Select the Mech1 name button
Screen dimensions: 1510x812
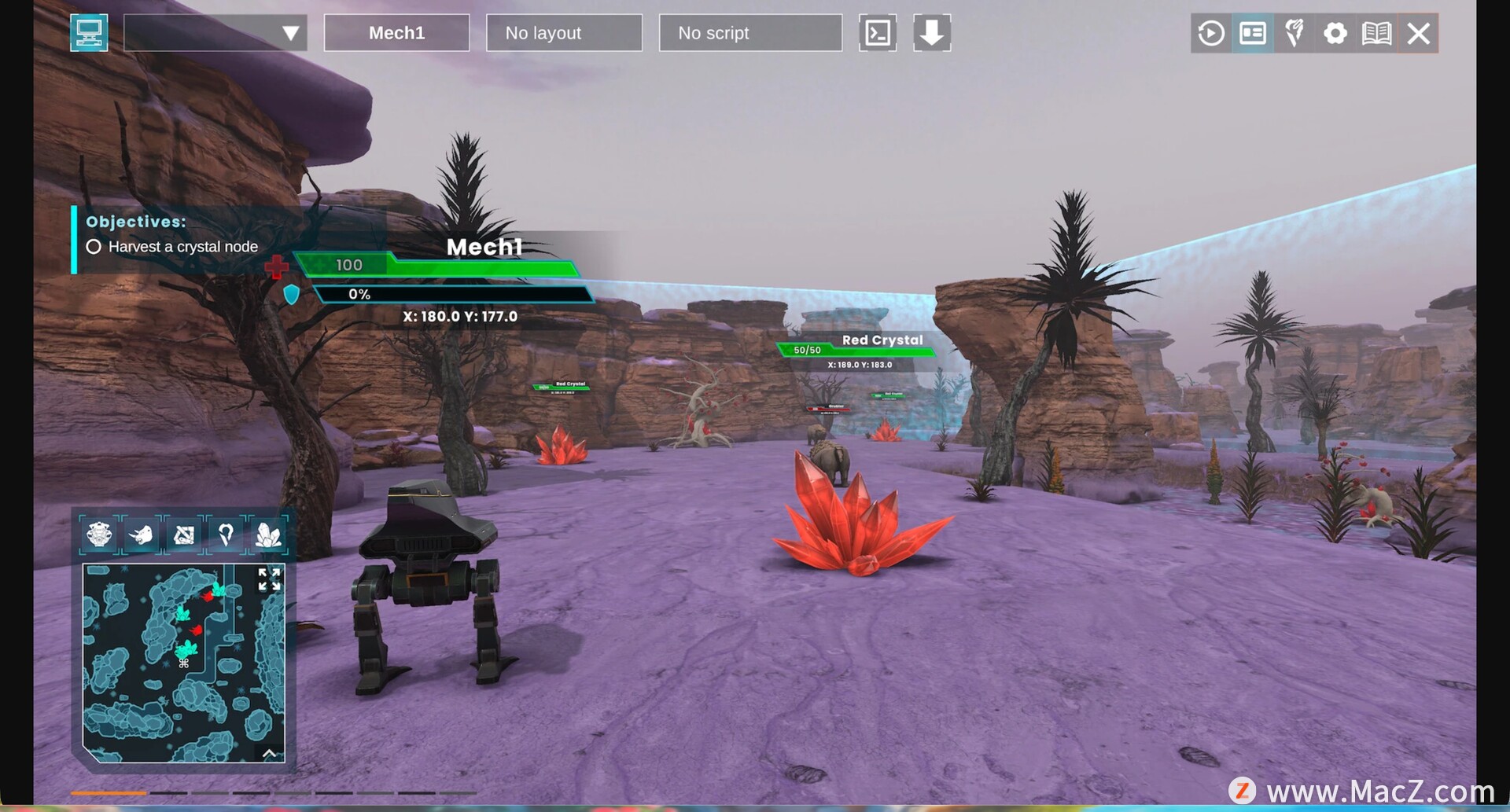coord(396,33)
